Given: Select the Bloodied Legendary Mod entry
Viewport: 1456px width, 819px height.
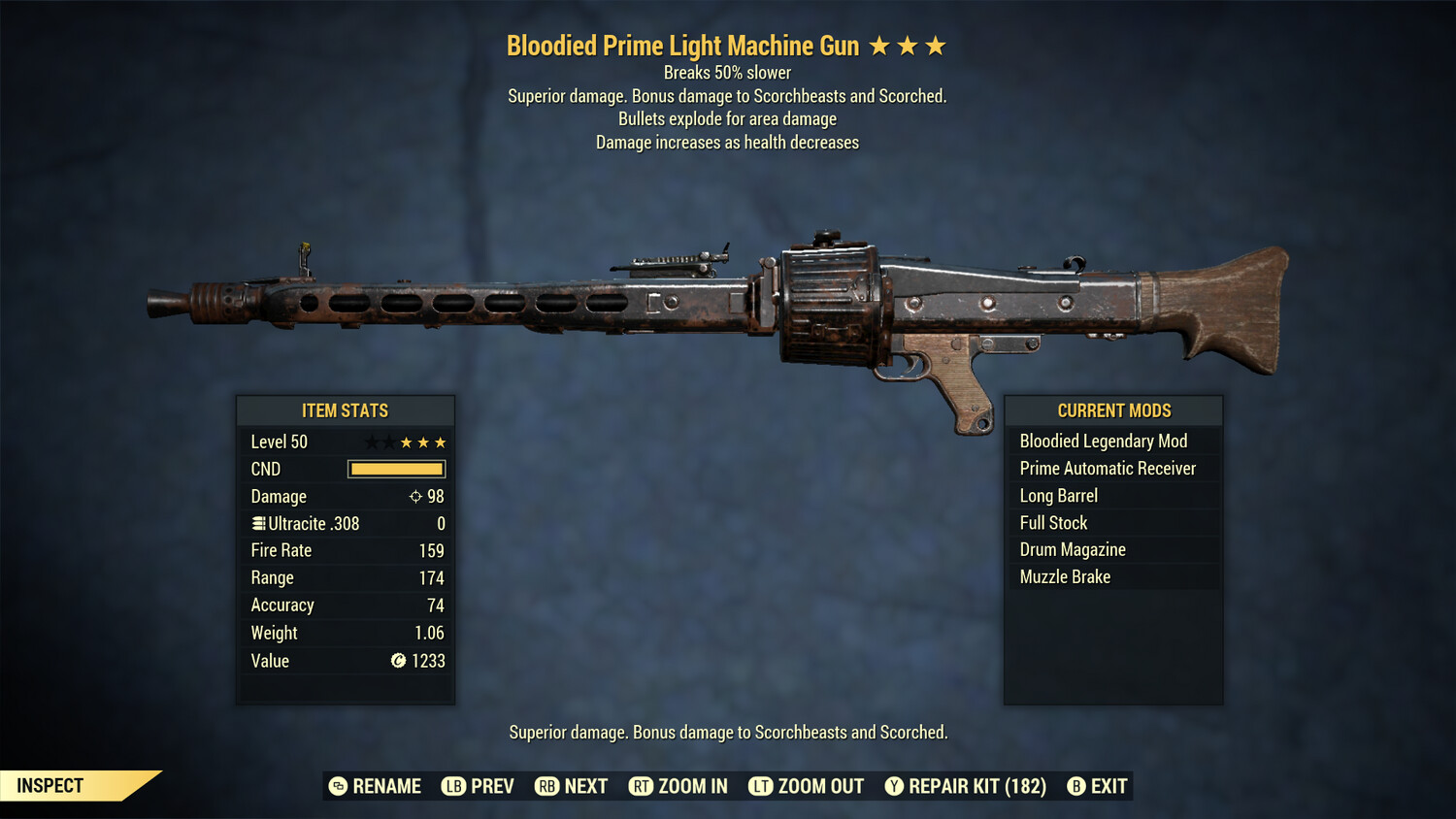Looking at the screenshot, I should point(1103,441).
